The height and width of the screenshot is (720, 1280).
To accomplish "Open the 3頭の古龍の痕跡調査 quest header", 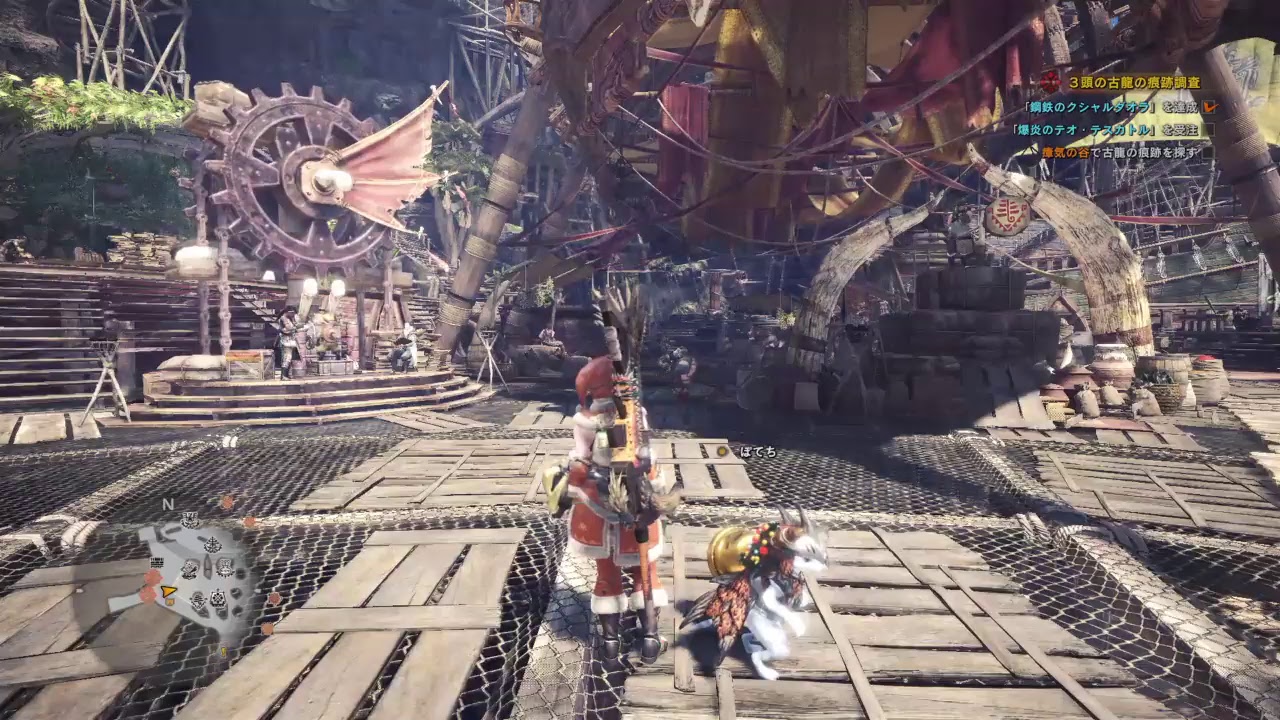I will [x=1135, y=82].
